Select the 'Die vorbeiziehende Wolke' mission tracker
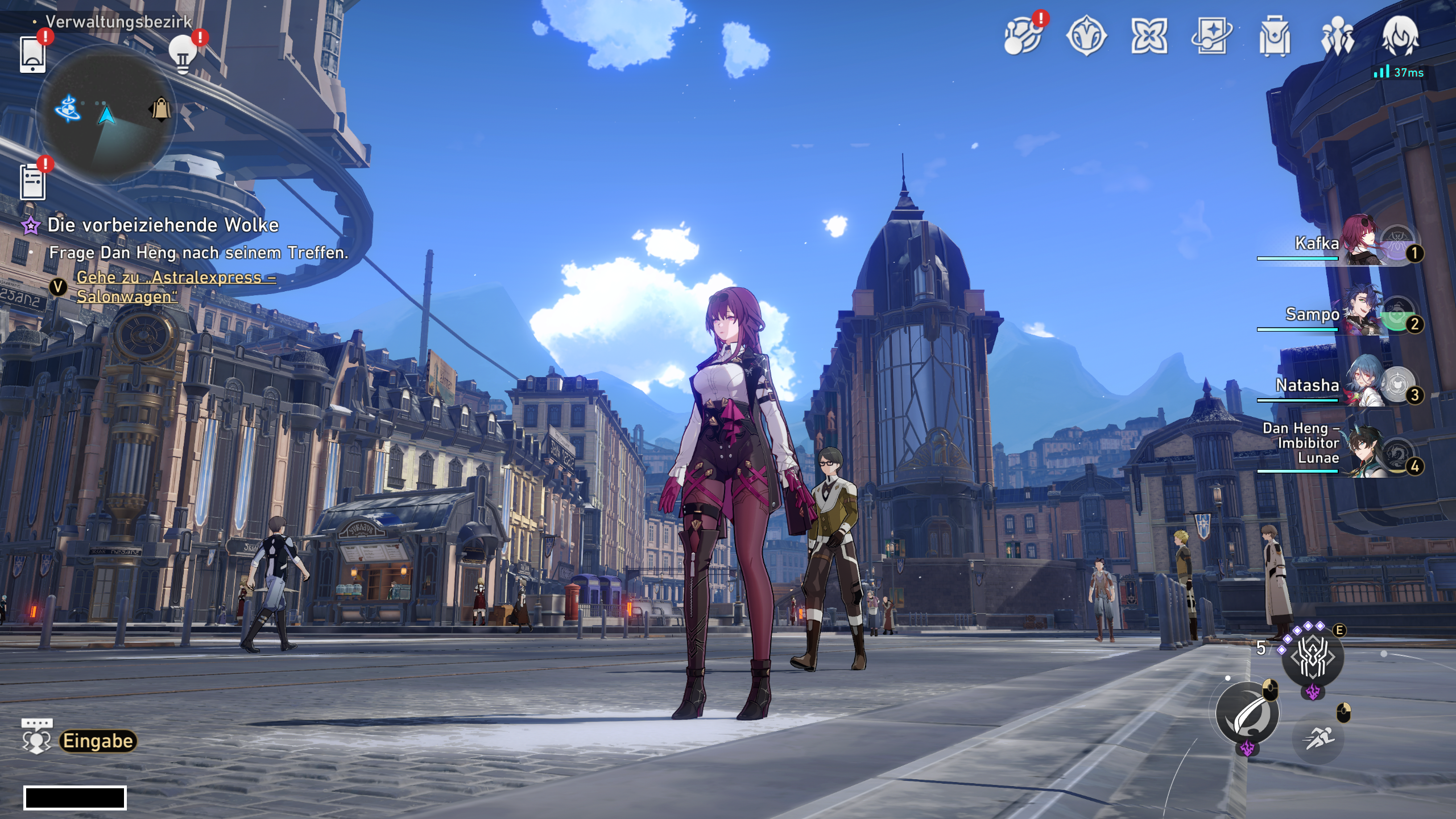This screenshot has height=819, width=1456. [x=163, y=225]
